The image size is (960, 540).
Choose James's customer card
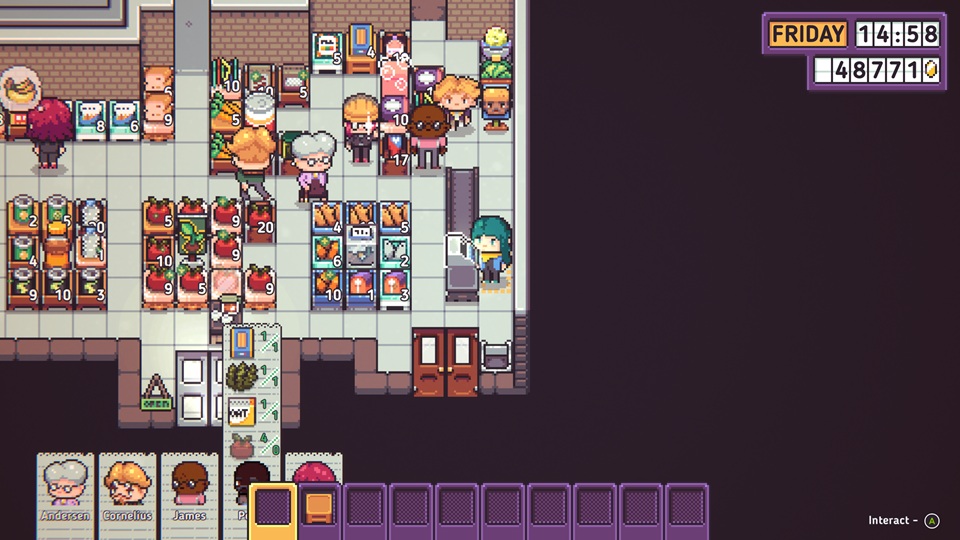point(189,488)
